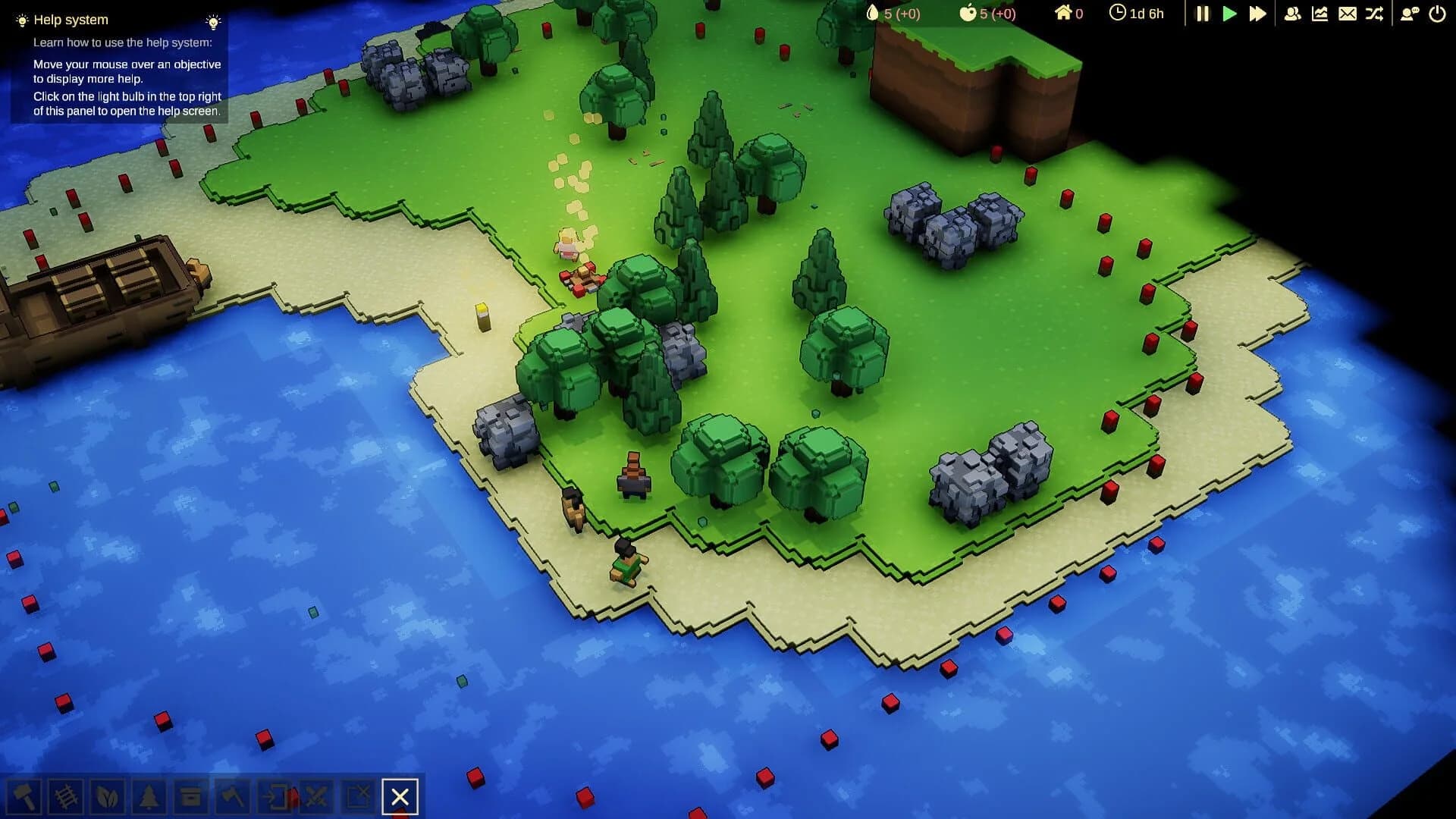
Task: Select the rails construction tool
Action: (x=67, y=797)
